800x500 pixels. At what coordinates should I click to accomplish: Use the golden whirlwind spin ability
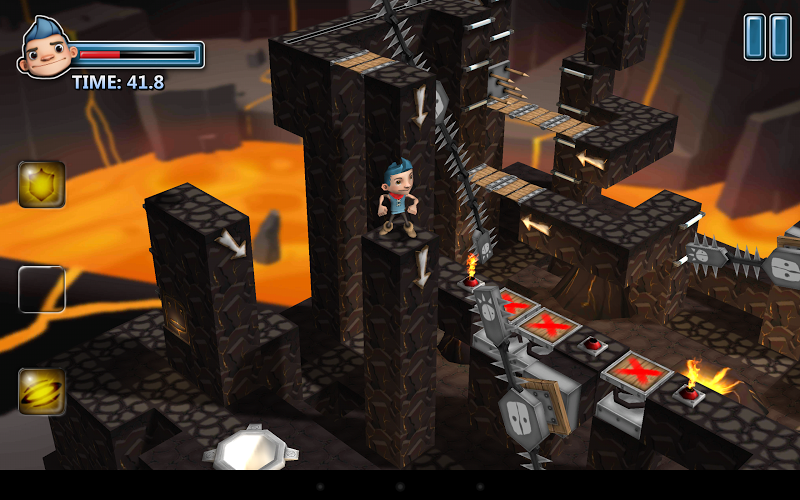[x=42, y=391]
